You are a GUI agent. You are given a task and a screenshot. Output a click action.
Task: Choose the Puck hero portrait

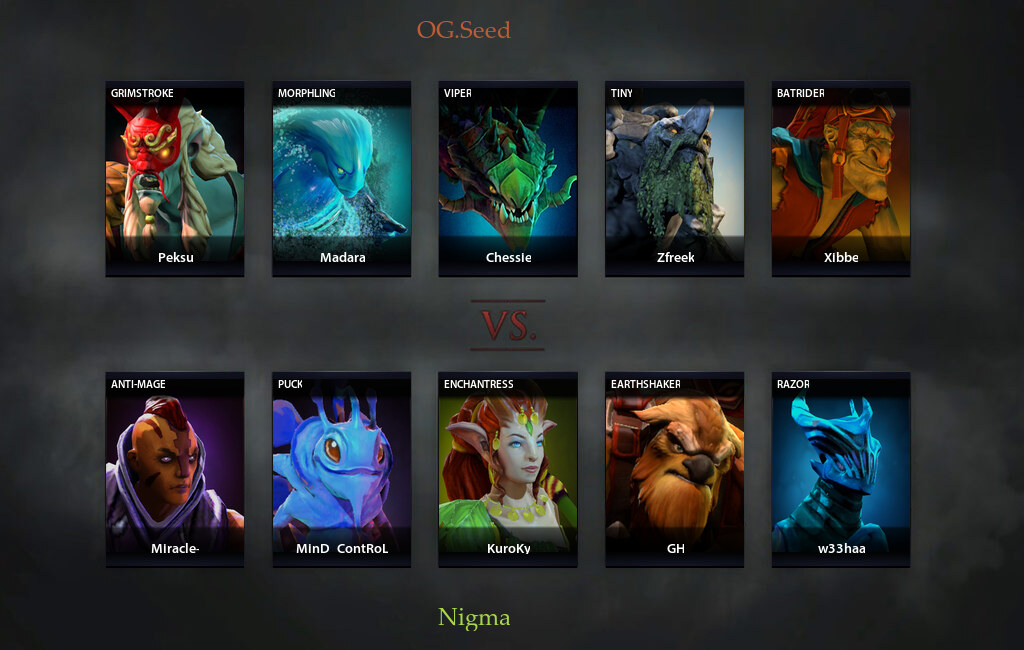tap(341, 469)
